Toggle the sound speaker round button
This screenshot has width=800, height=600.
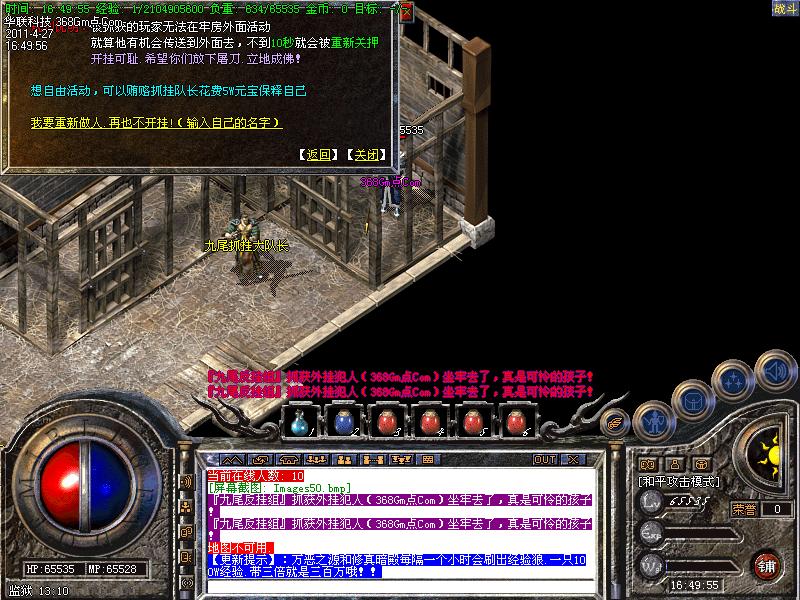point(774,366)
